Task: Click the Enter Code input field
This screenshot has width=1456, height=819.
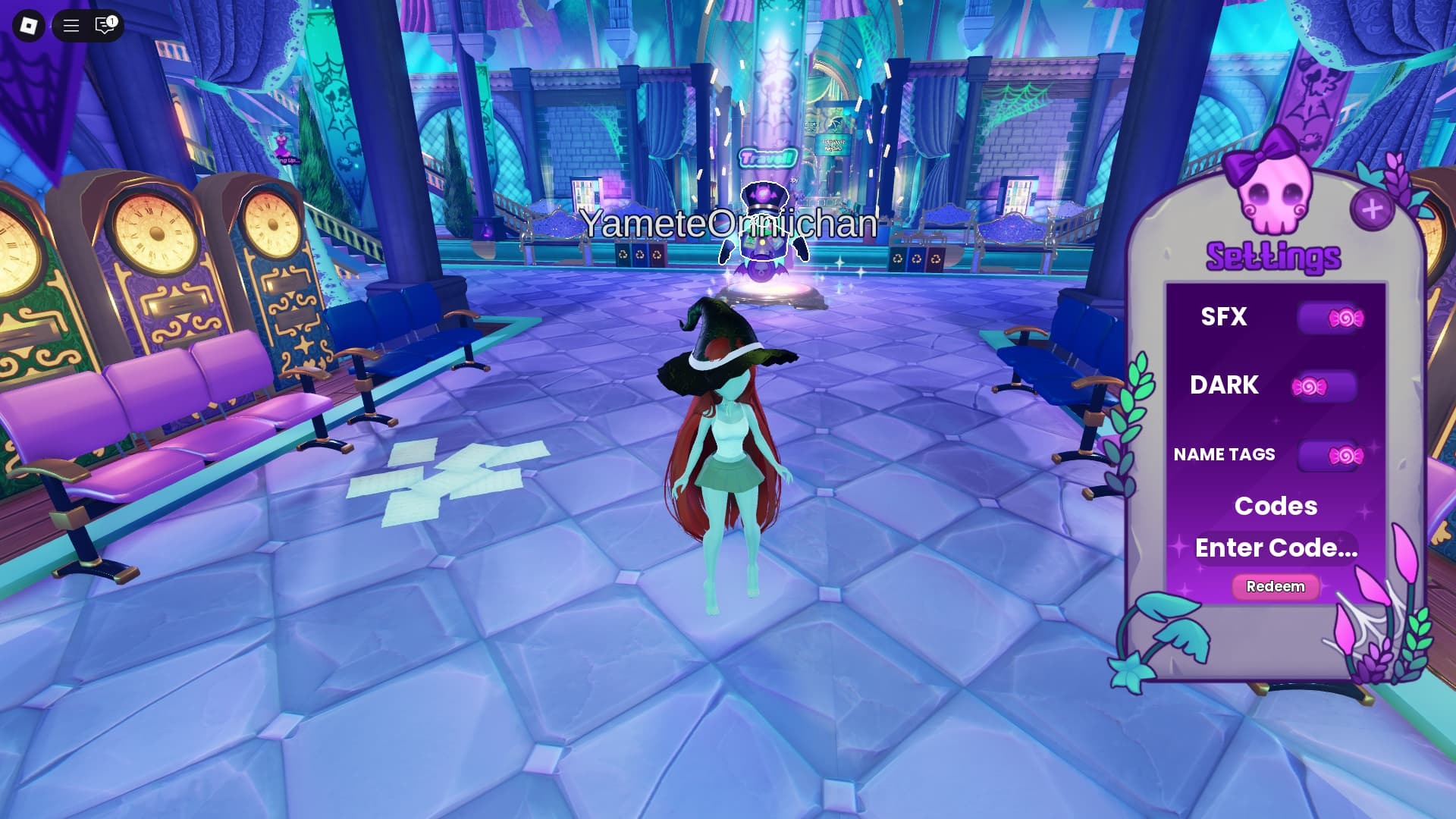Action: 1276,548
